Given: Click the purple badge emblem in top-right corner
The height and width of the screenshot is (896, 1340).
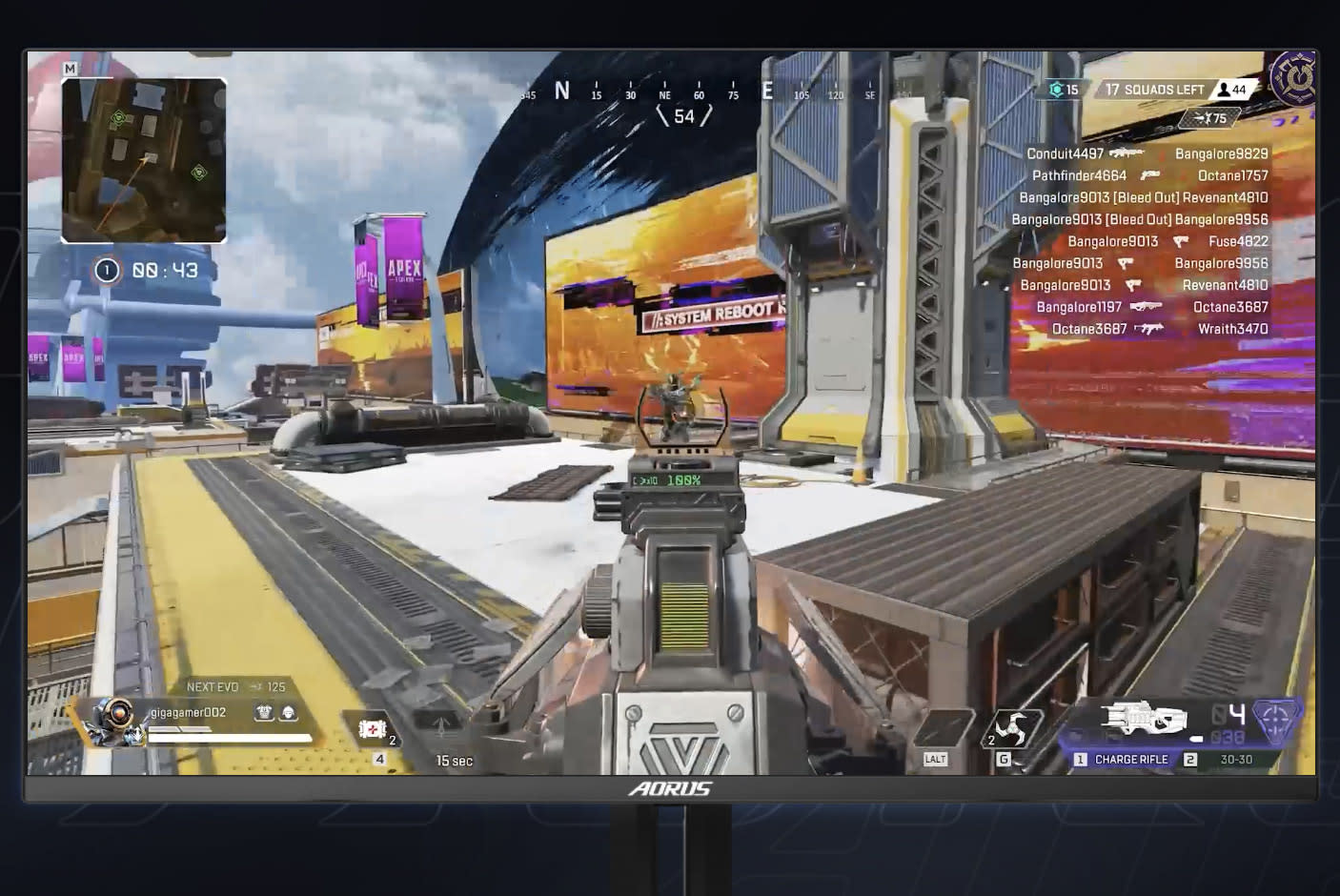Looking at the screenshot, I should point(1294,77).
